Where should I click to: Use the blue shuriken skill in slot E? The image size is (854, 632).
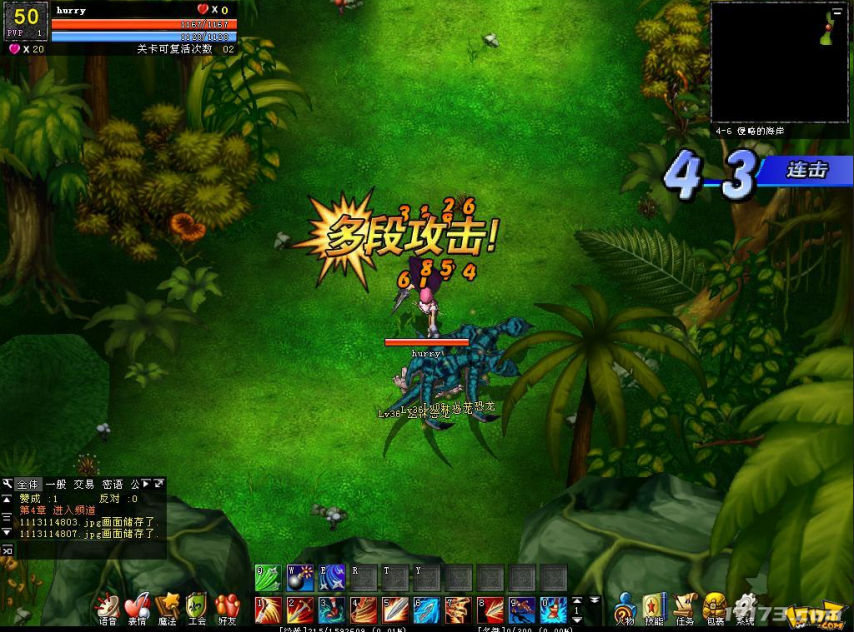click(x=331, y=578)
